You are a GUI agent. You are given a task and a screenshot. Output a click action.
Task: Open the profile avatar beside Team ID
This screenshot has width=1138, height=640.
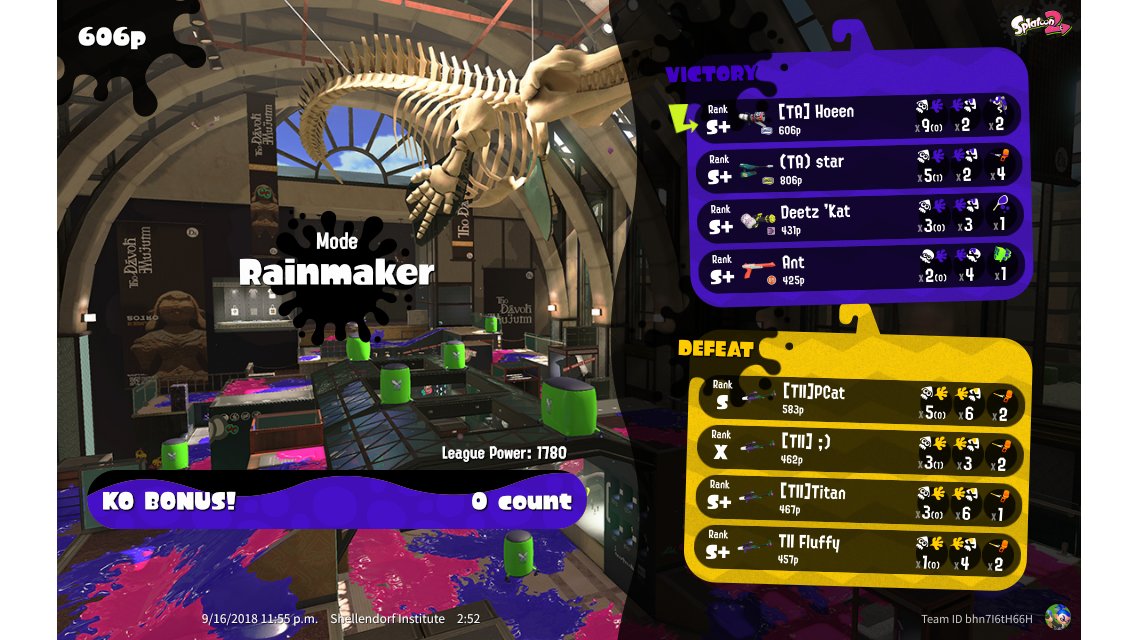(x=1056, y=617)
